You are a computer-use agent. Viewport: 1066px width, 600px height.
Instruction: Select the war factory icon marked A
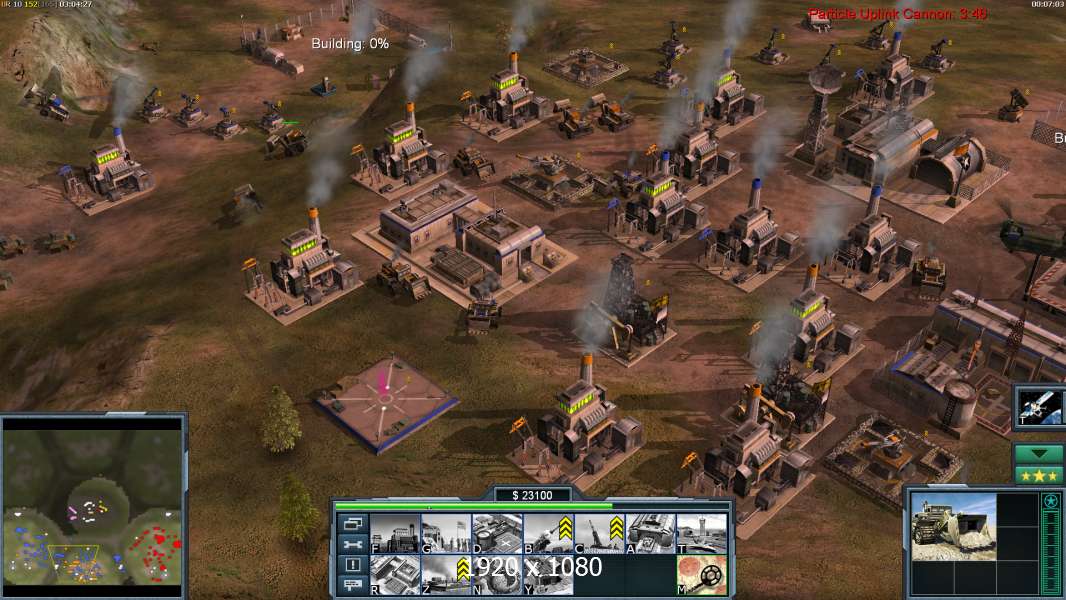(x=650, y=533)
